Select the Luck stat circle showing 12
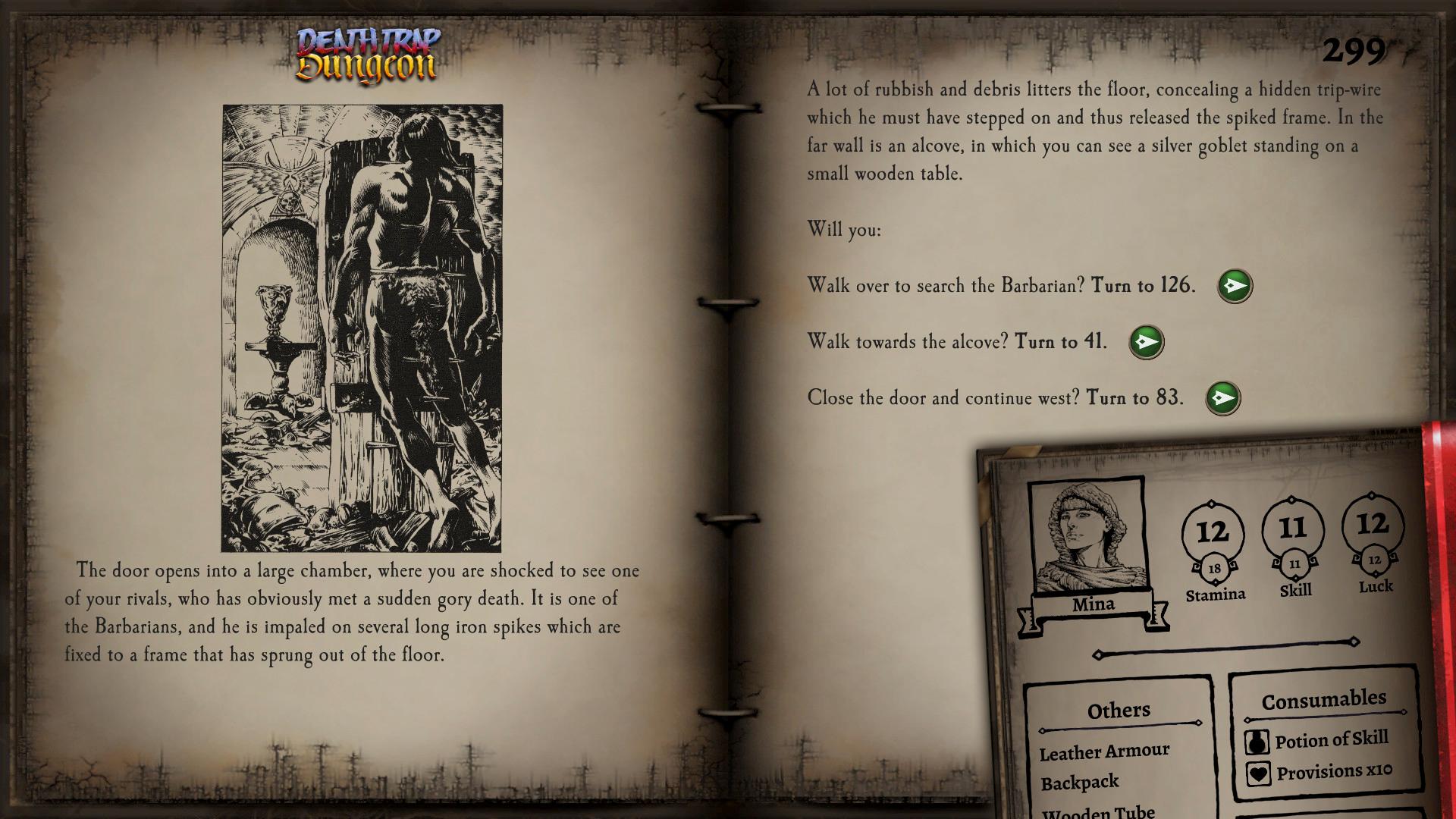The image size is (1456, 819). click(x=1373, y=527)
